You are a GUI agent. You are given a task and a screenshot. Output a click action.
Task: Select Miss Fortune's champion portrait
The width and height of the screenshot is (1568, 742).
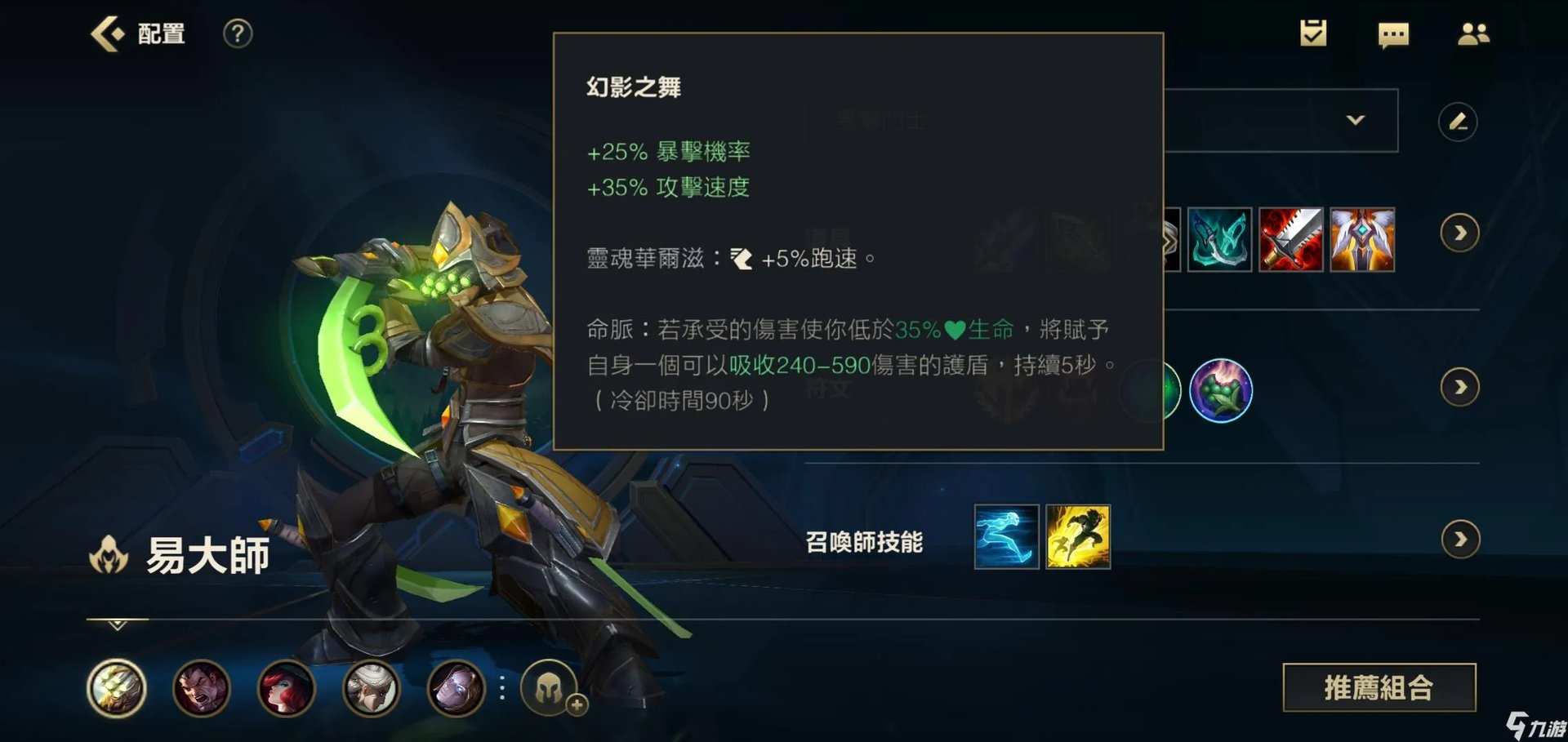(x=286, y=690)
